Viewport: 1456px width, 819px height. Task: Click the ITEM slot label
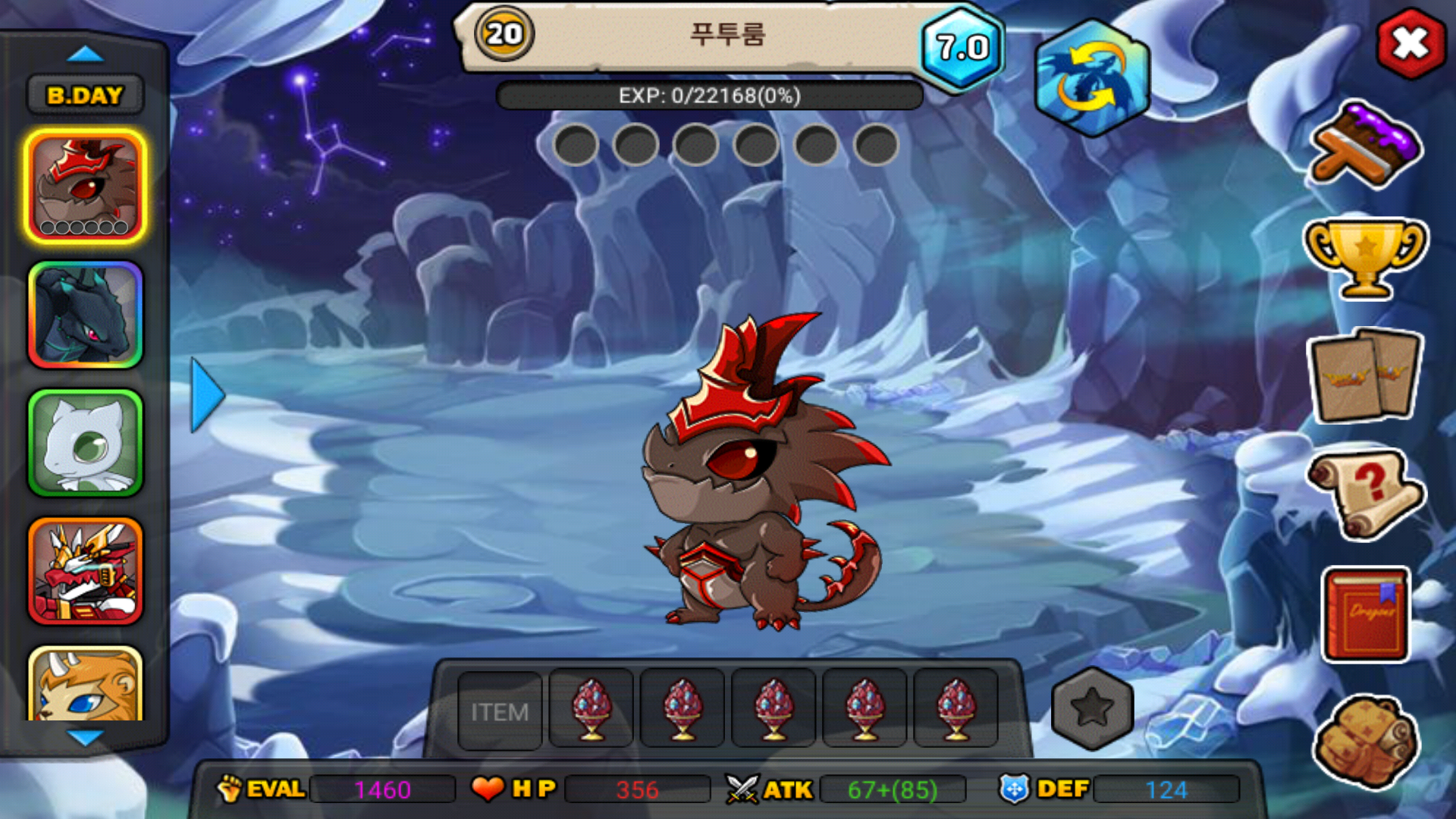tap(500, 711)
